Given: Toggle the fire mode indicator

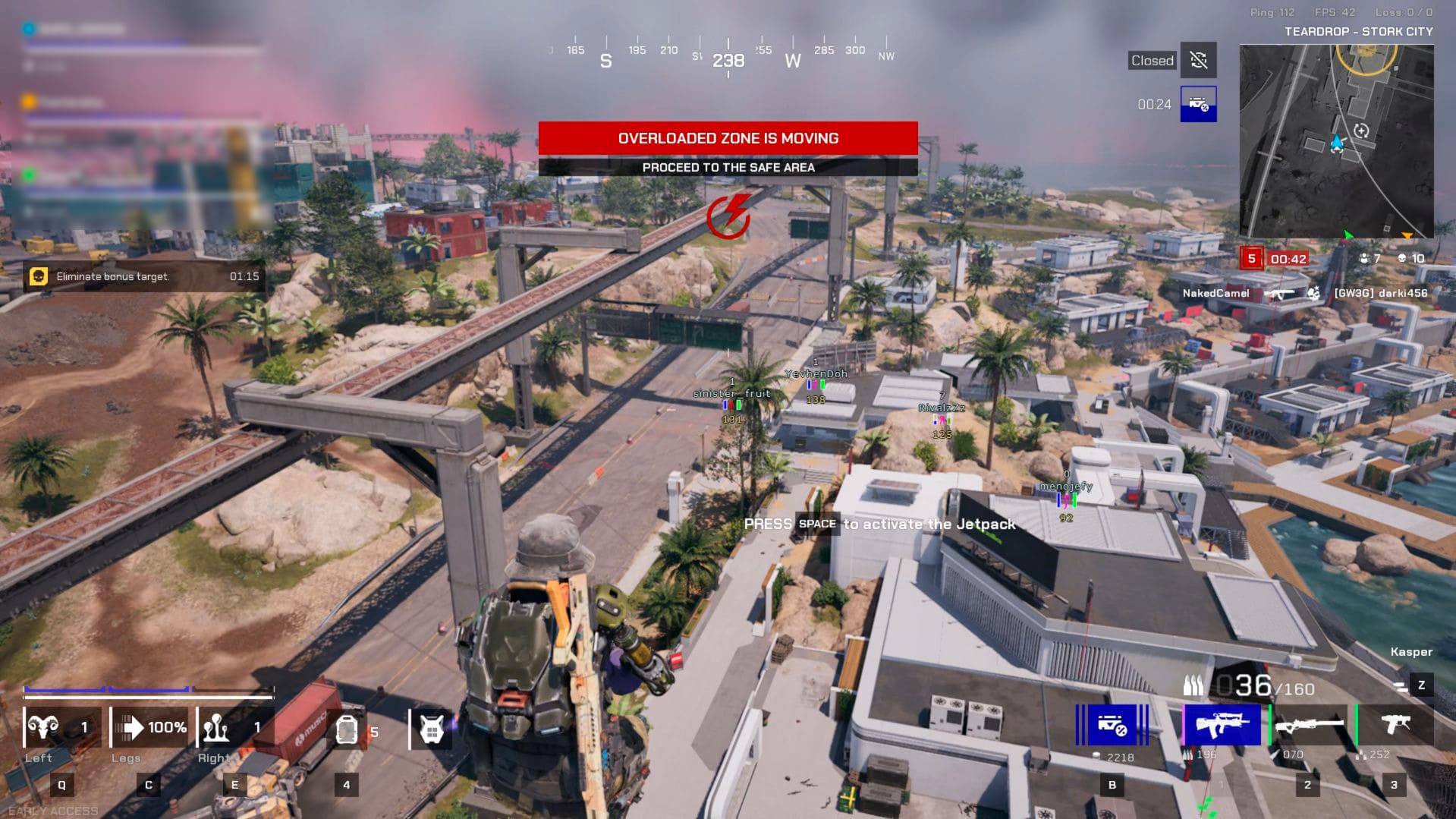Looking at the screenshot, I should 1401,686.
